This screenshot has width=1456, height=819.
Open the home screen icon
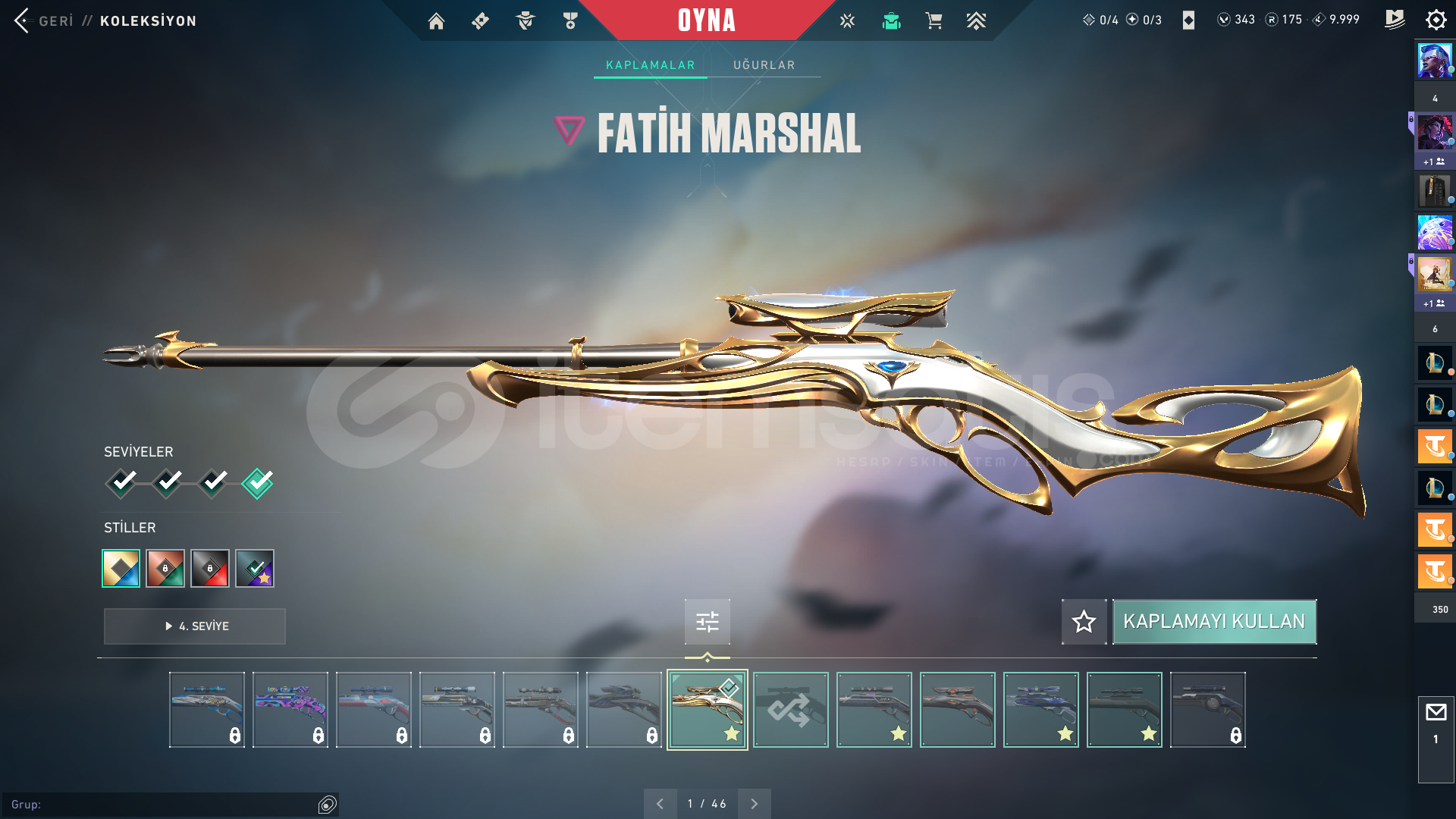click(436, 21)
